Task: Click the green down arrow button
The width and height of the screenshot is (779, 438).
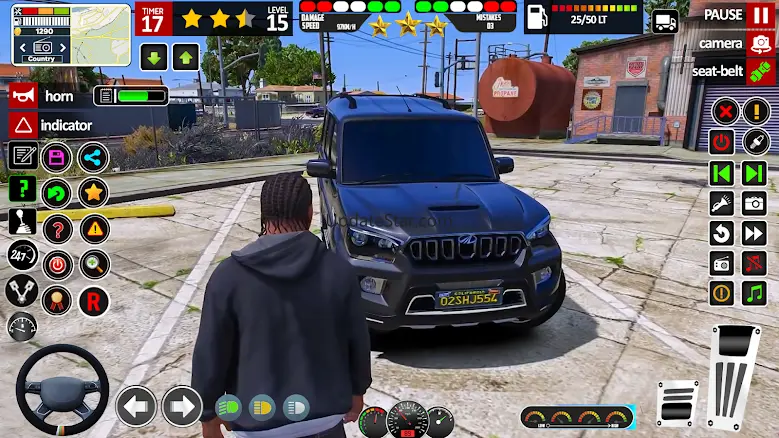Action: tap(152, 57)
